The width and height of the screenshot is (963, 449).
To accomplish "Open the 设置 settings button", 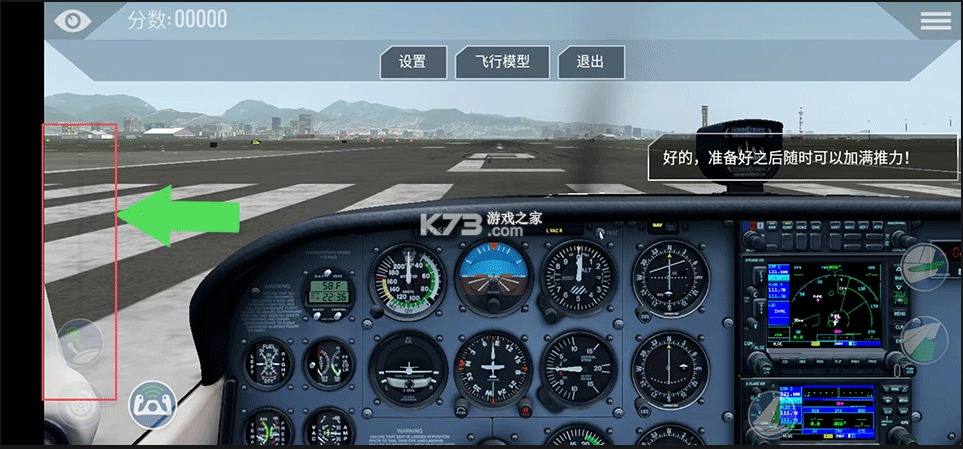I will click(412, 62).
